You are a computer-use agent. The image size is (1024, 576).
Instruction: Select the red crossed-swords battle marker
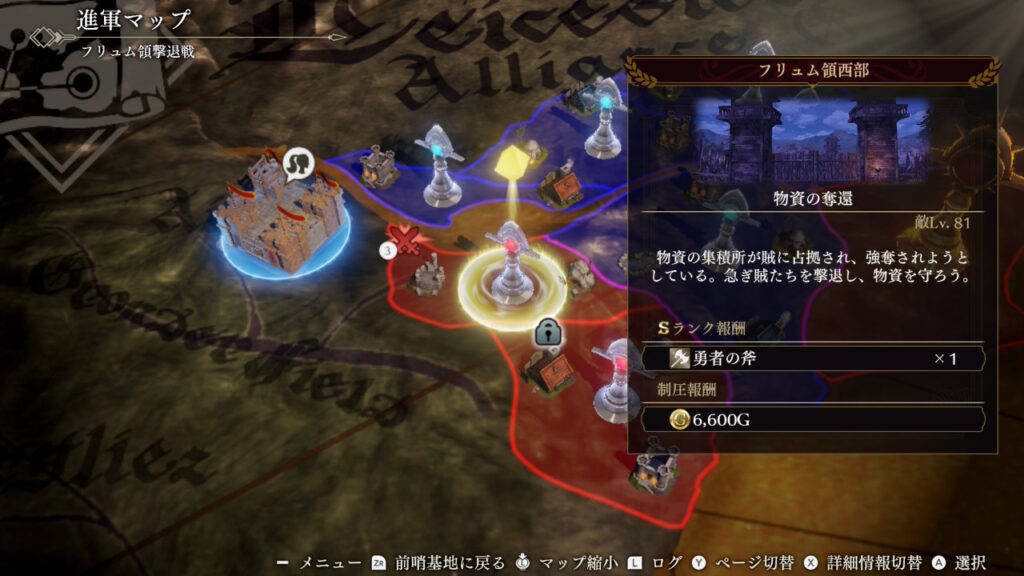405,240
